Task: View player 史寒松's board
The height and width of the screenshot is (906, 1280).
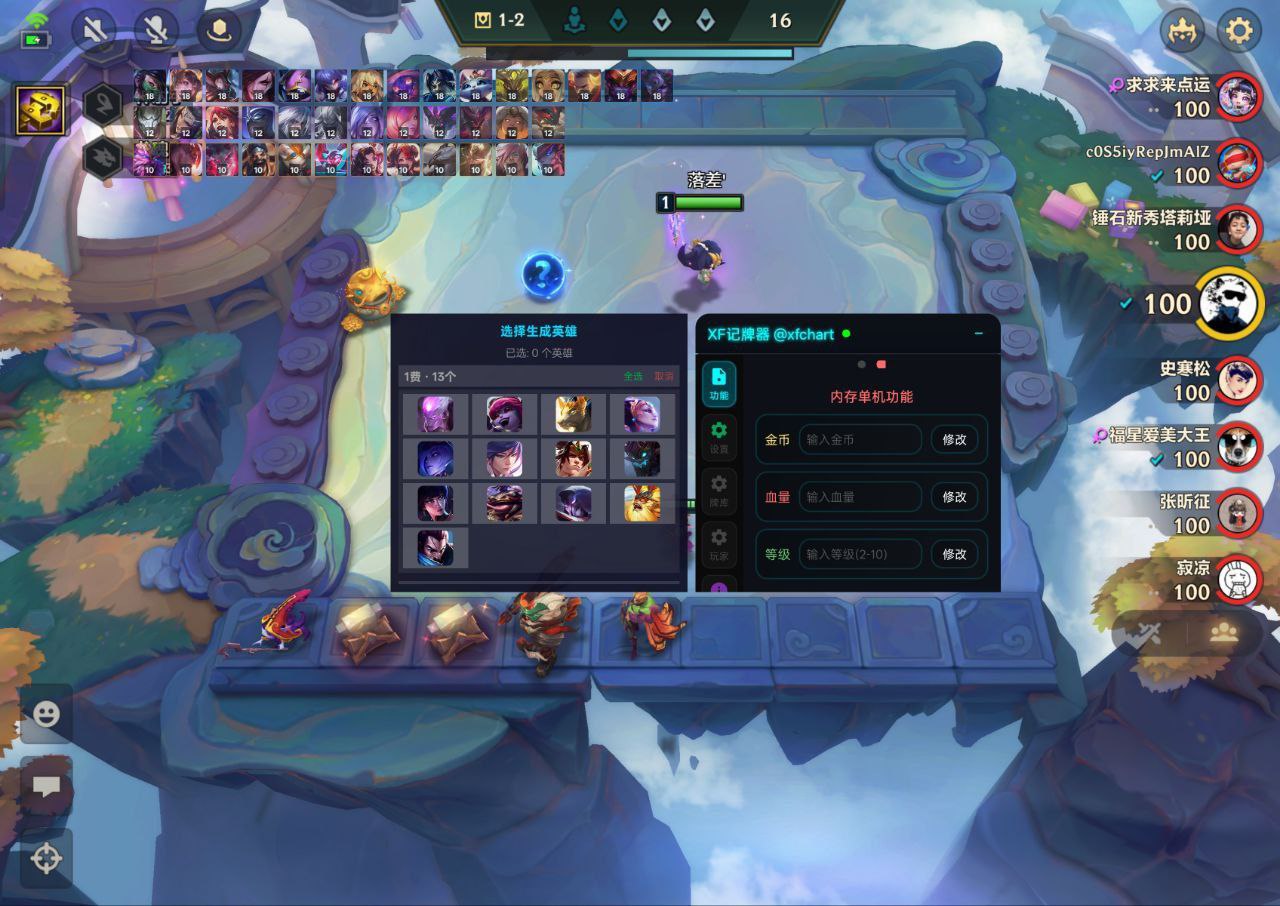Action: point(1238,381)
